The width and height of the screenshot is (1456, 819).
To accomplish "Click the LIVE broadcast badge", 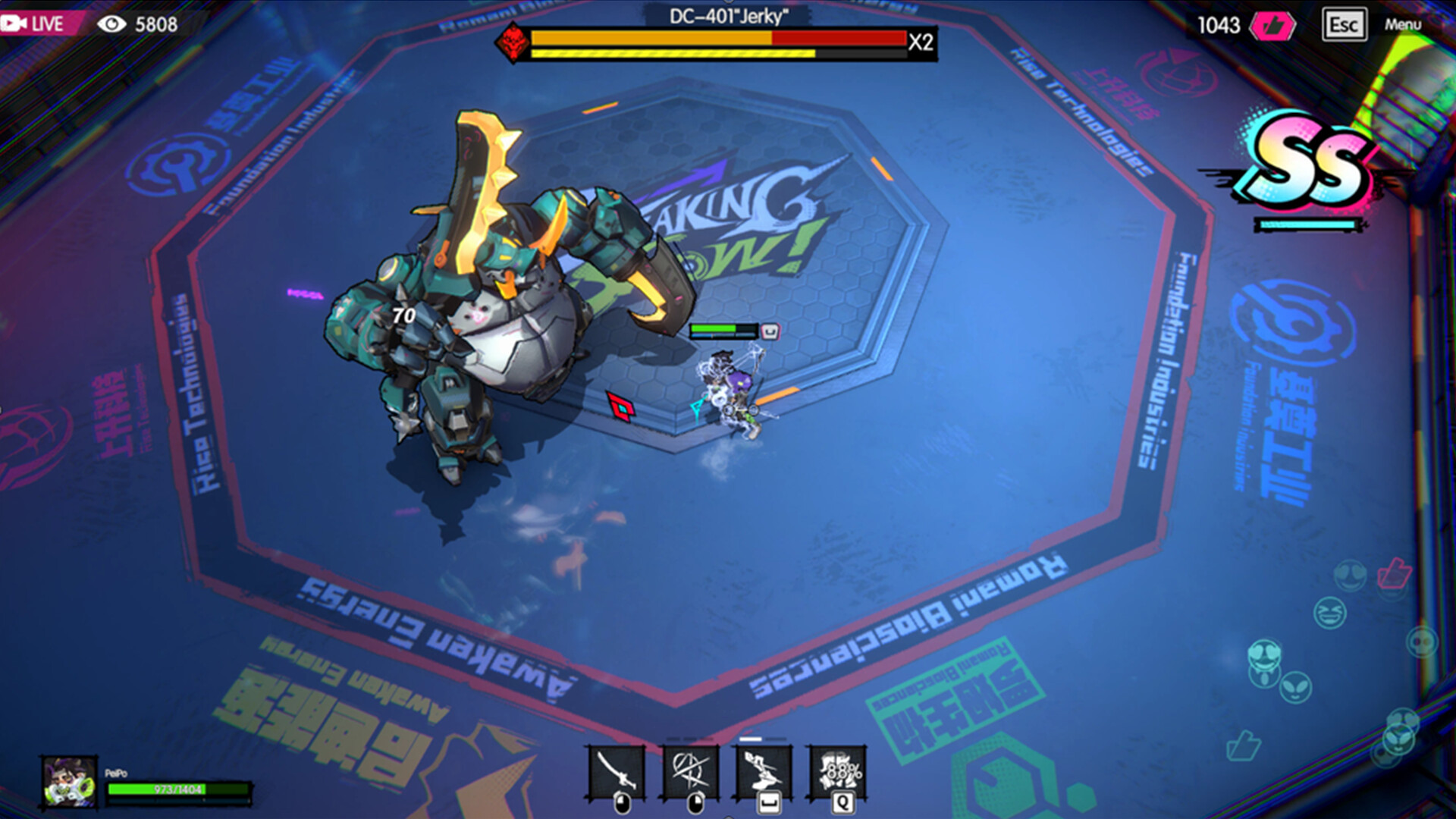I will 34,24.
